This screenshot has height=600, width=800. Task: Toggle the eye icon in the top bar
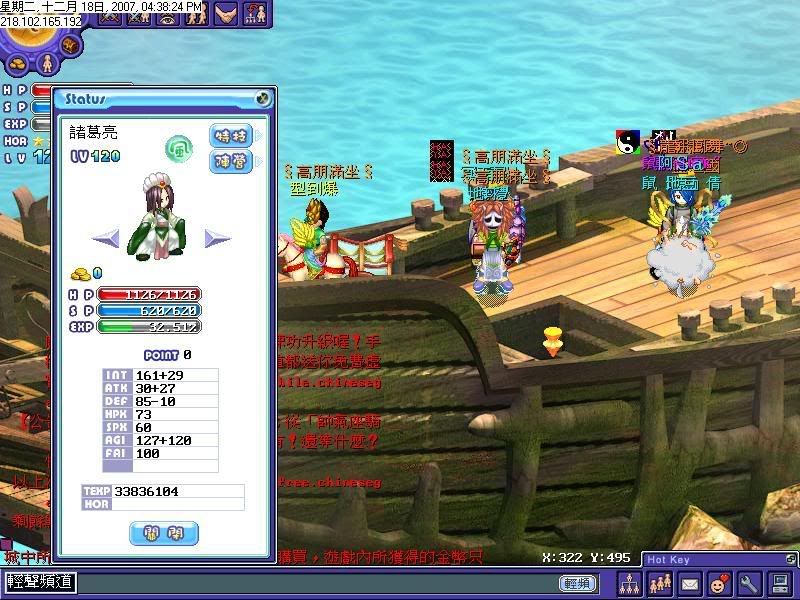pyautogui.click(x=168, y=14)
